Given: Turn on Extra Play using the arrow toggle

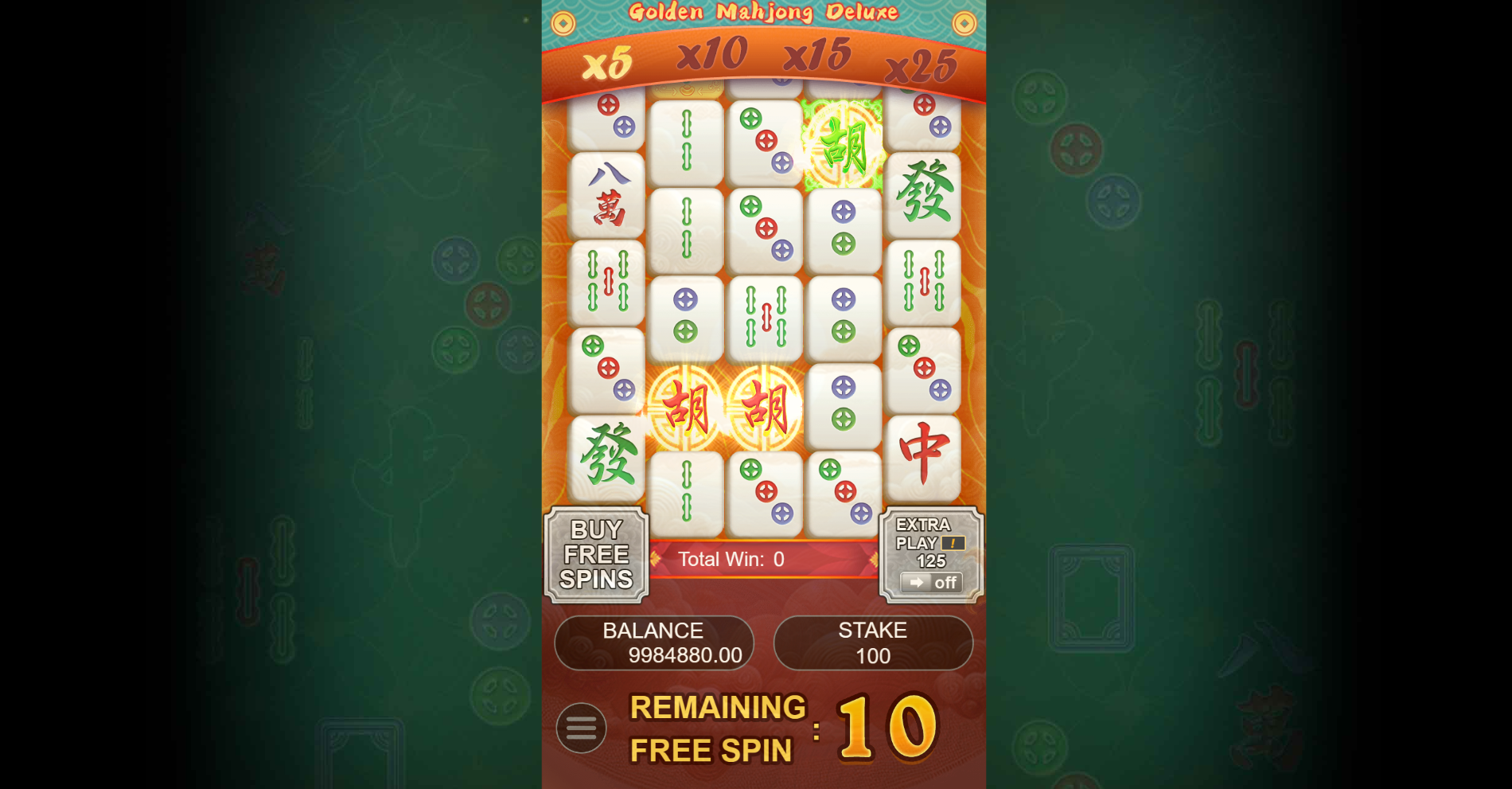Looking at the screenshot, I should 915,582.
